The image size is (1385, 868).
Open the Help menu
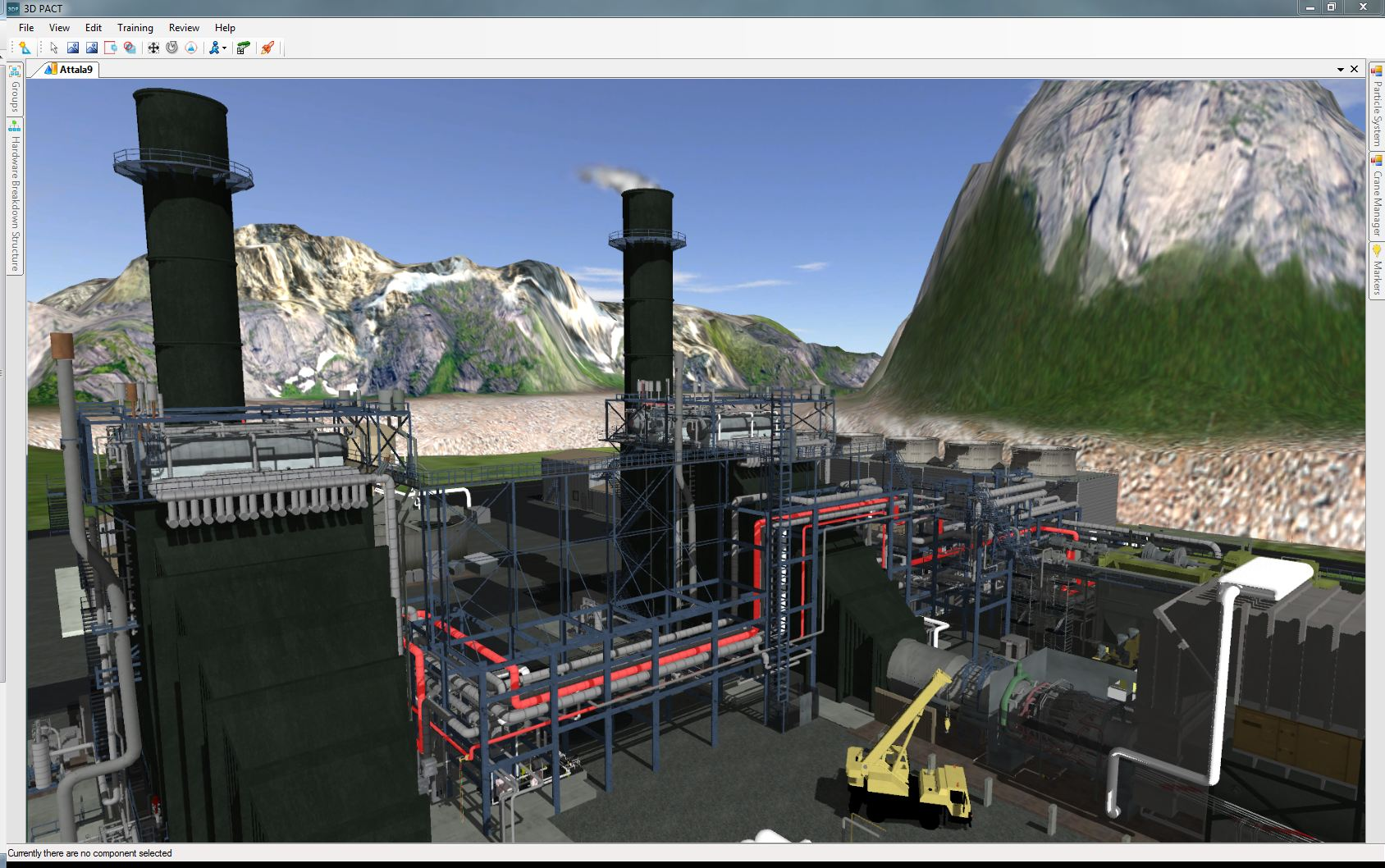coord(225,27)
